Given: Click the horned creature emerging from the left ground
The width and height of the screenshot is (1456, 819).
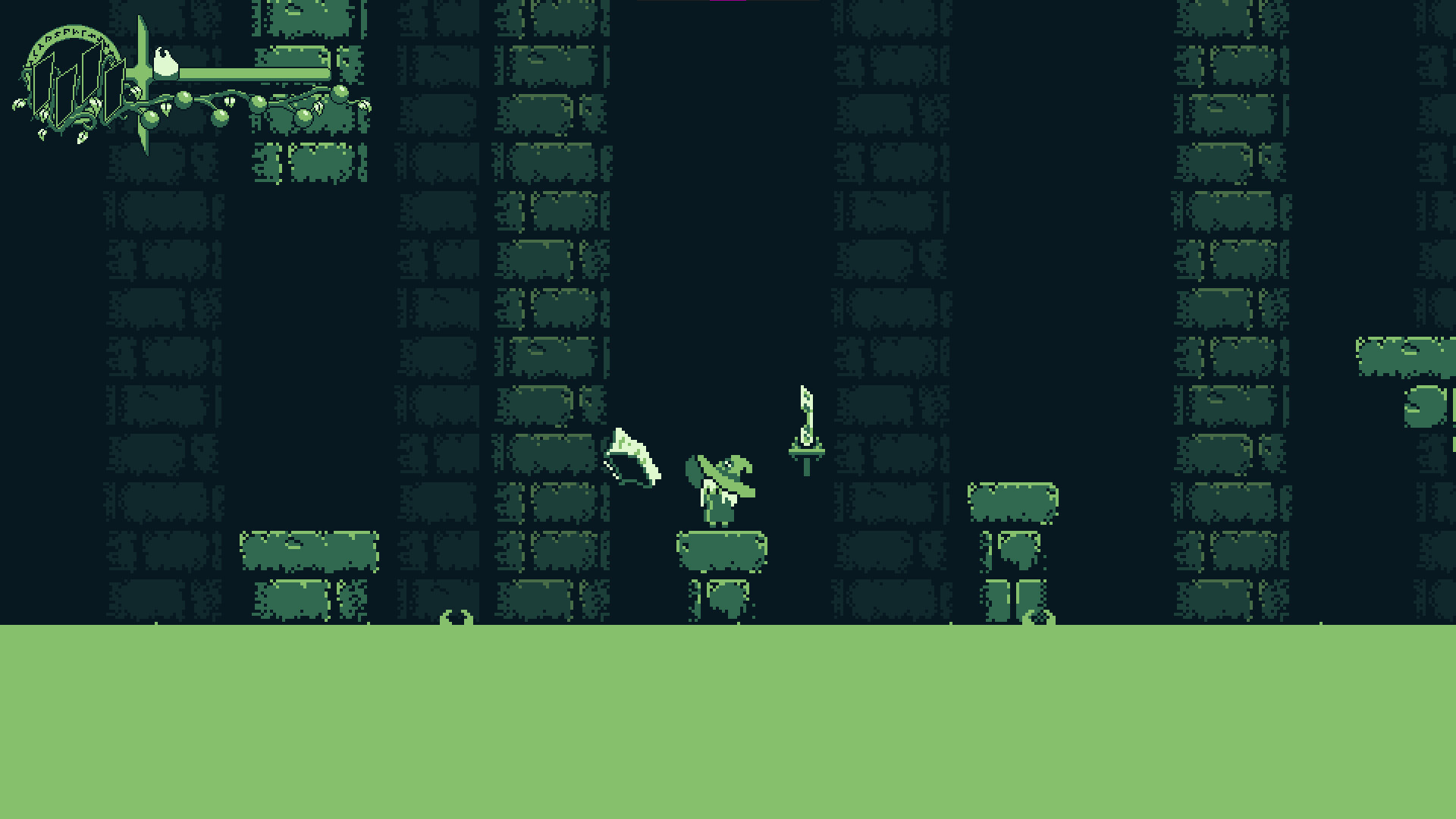Looking at the screenshot, I should [456, 618].
